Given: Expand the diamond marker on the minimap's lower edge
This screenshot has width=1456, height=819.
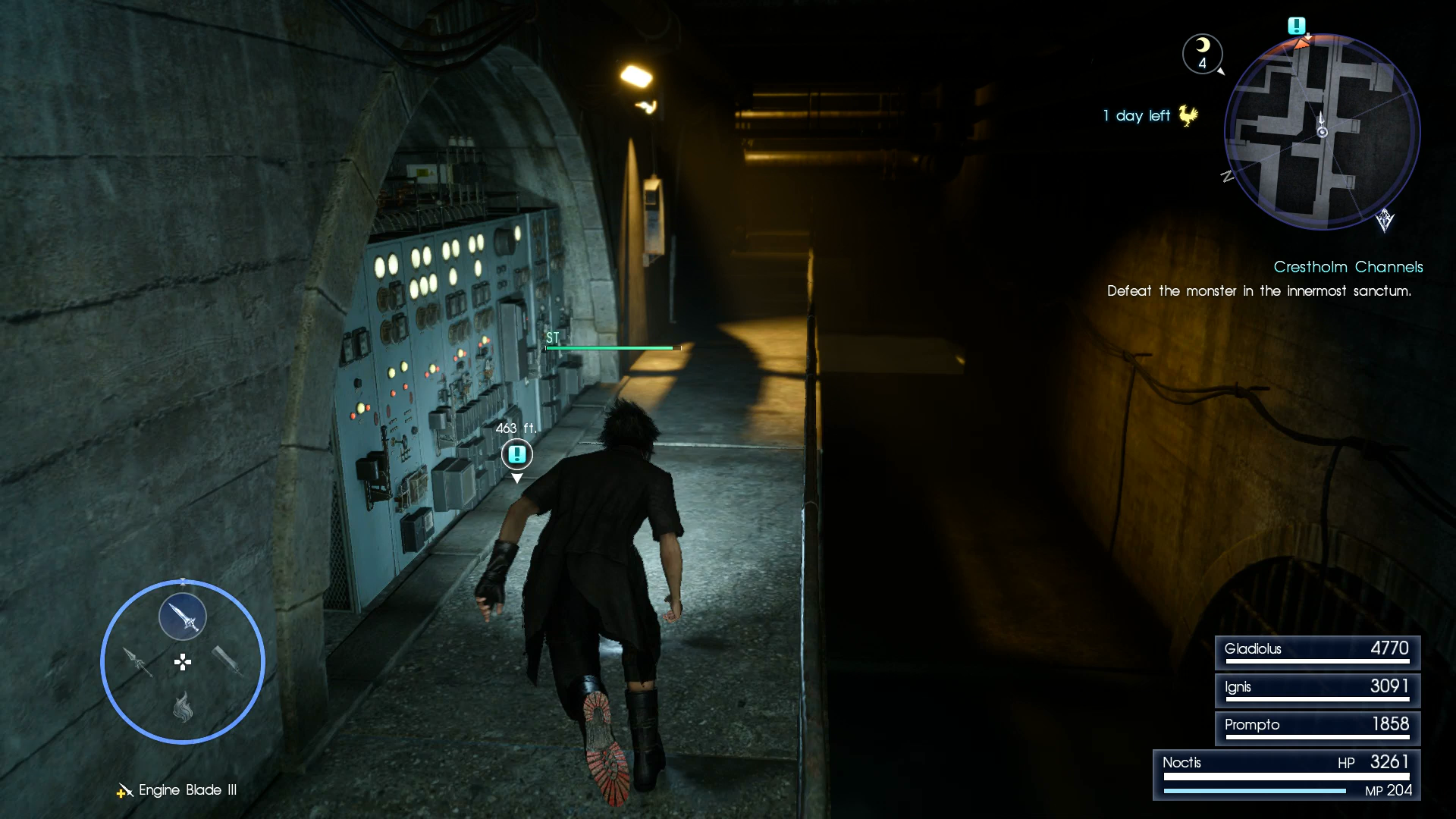Looking at the screenshot, I should click(1385, 221).
